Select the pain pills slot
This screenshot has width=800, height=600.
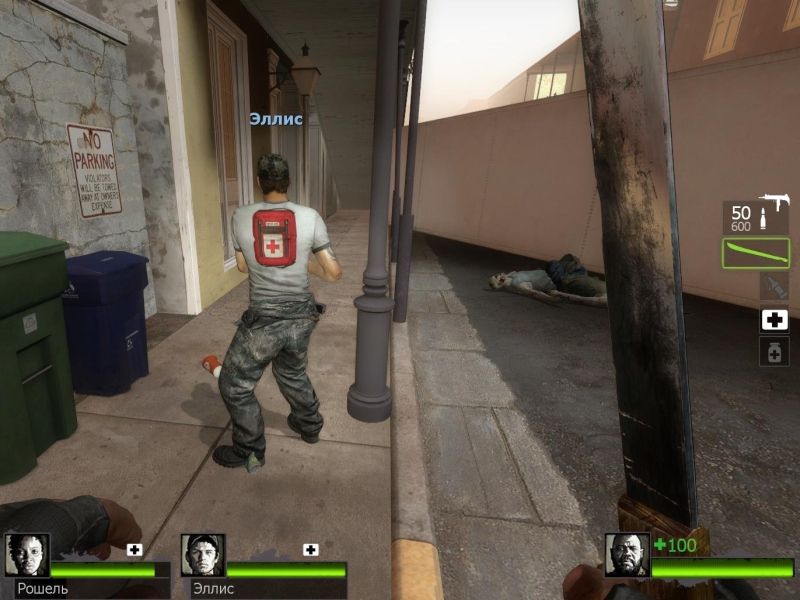tap(774, 351)
